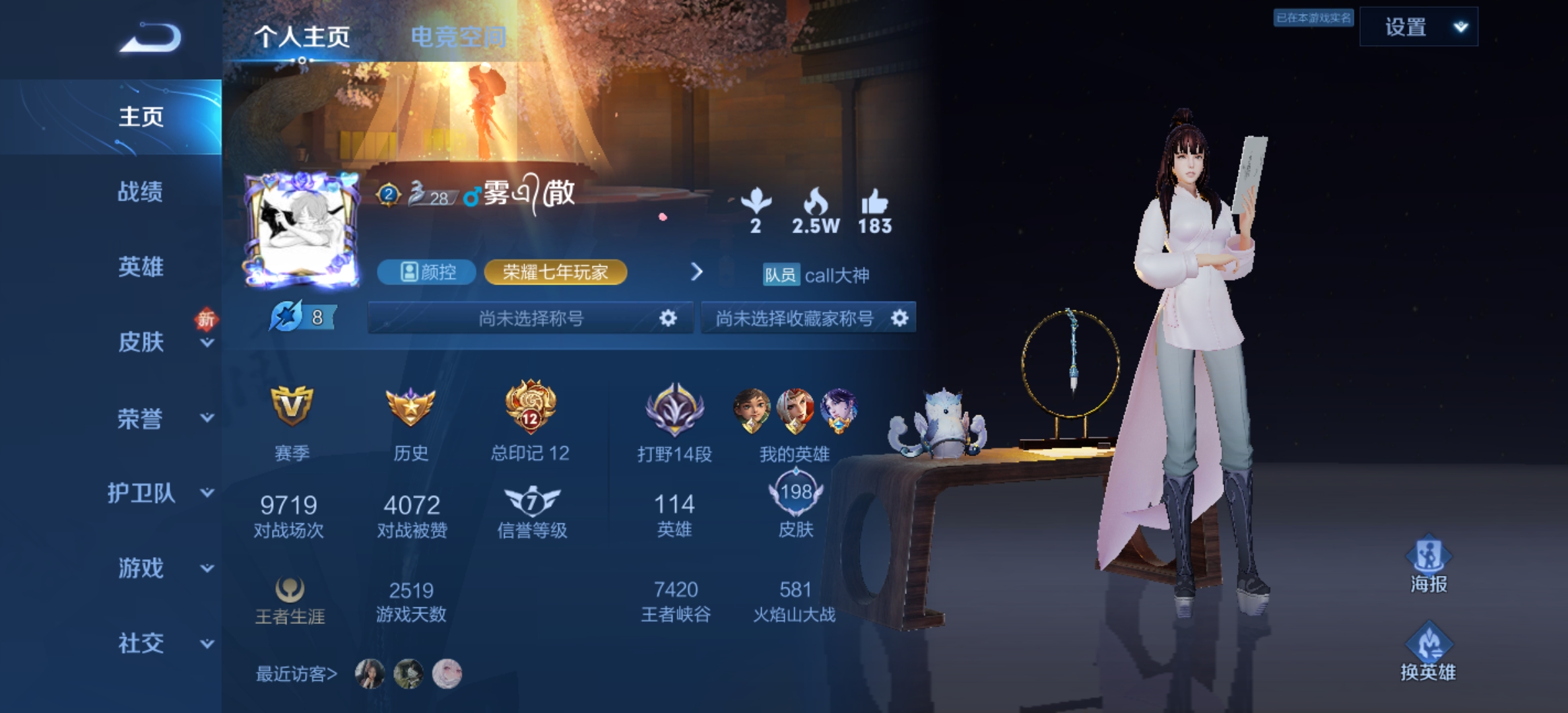Switch to the 电竞空间 tab
This screenshot has height=713, width=1568.
pyautogui.click(x=459, y=36)
